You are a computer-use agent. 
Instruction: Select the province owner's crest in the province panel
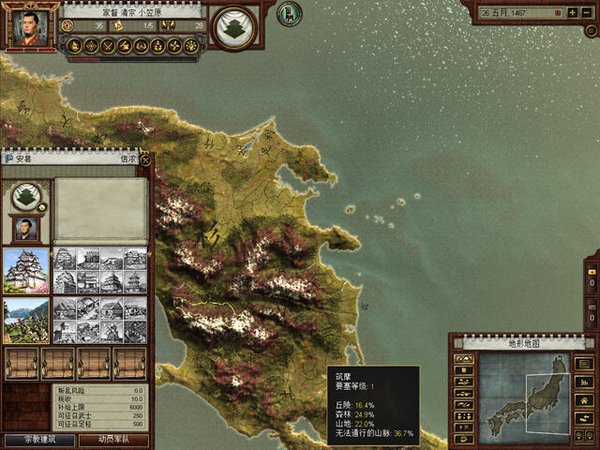click(x=27, y=196)
